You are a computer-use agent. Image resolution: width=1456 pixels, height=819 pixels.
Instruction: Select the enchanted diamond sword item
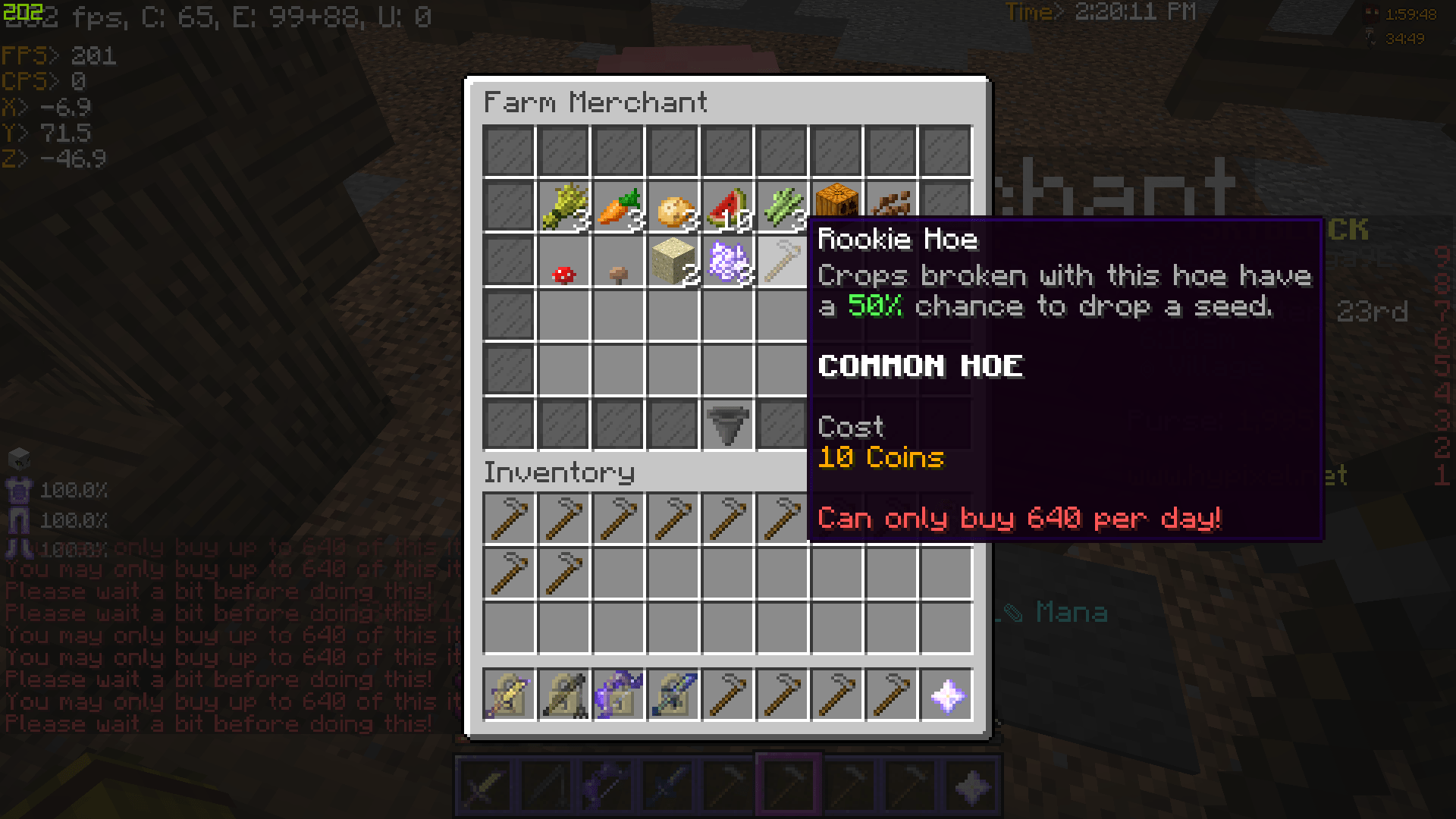point(673,696)
